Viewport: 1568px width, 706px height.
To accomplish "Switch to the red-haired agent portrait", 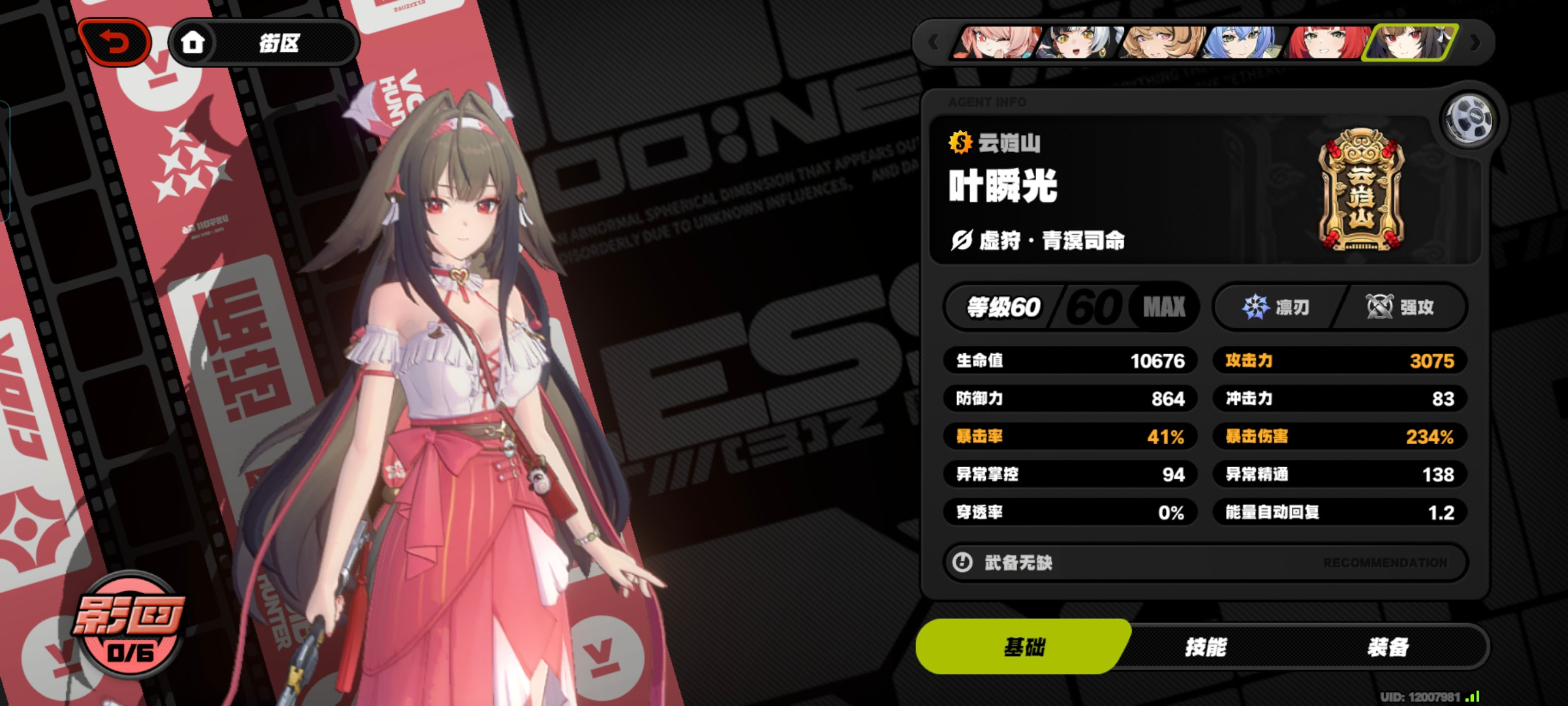I will click(1327, 42).
